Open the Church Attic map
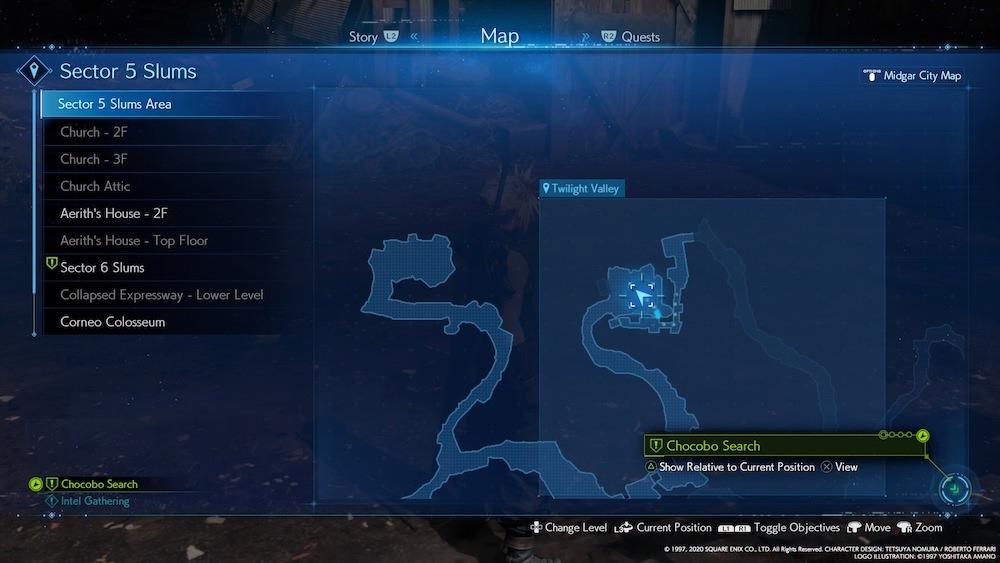 pos(95,186)
